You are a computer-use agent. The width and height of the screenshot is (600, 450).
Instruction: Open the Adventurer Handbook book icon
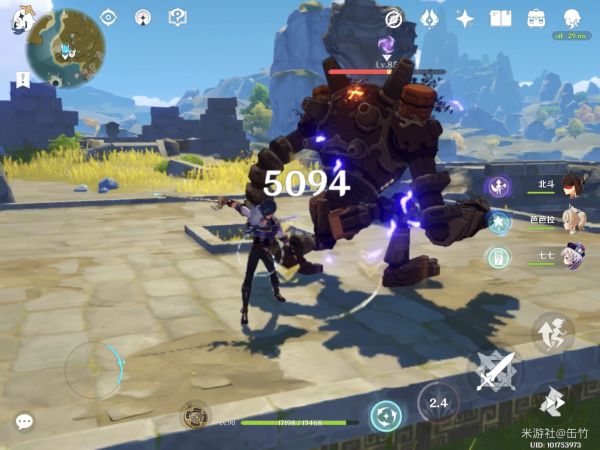pyautogui.click(x=500, y=18)
